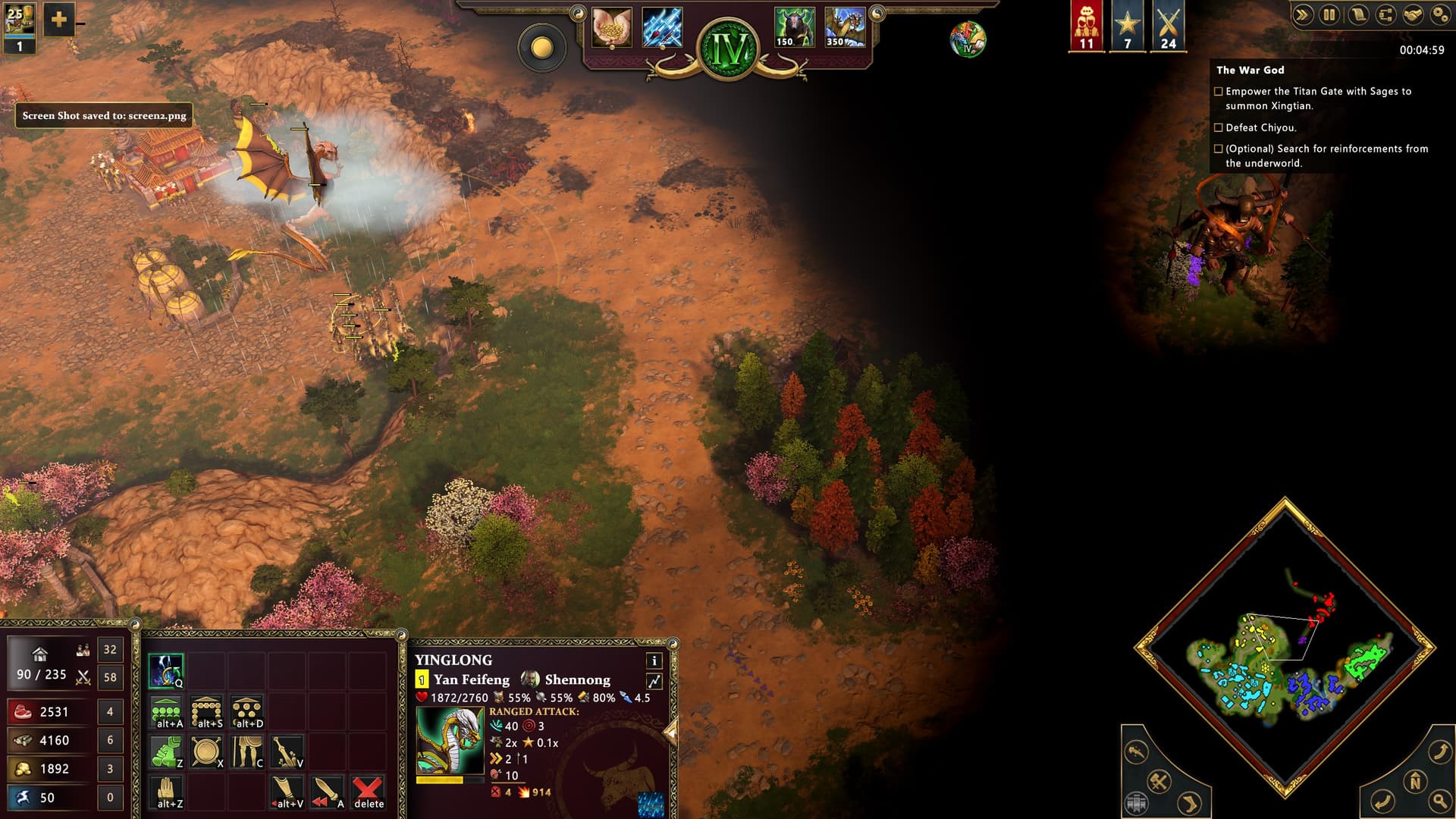Screen dimensions: 1456x819
Task: Delete the selected Yinglong unit
Action: click(x=369, y=792)
